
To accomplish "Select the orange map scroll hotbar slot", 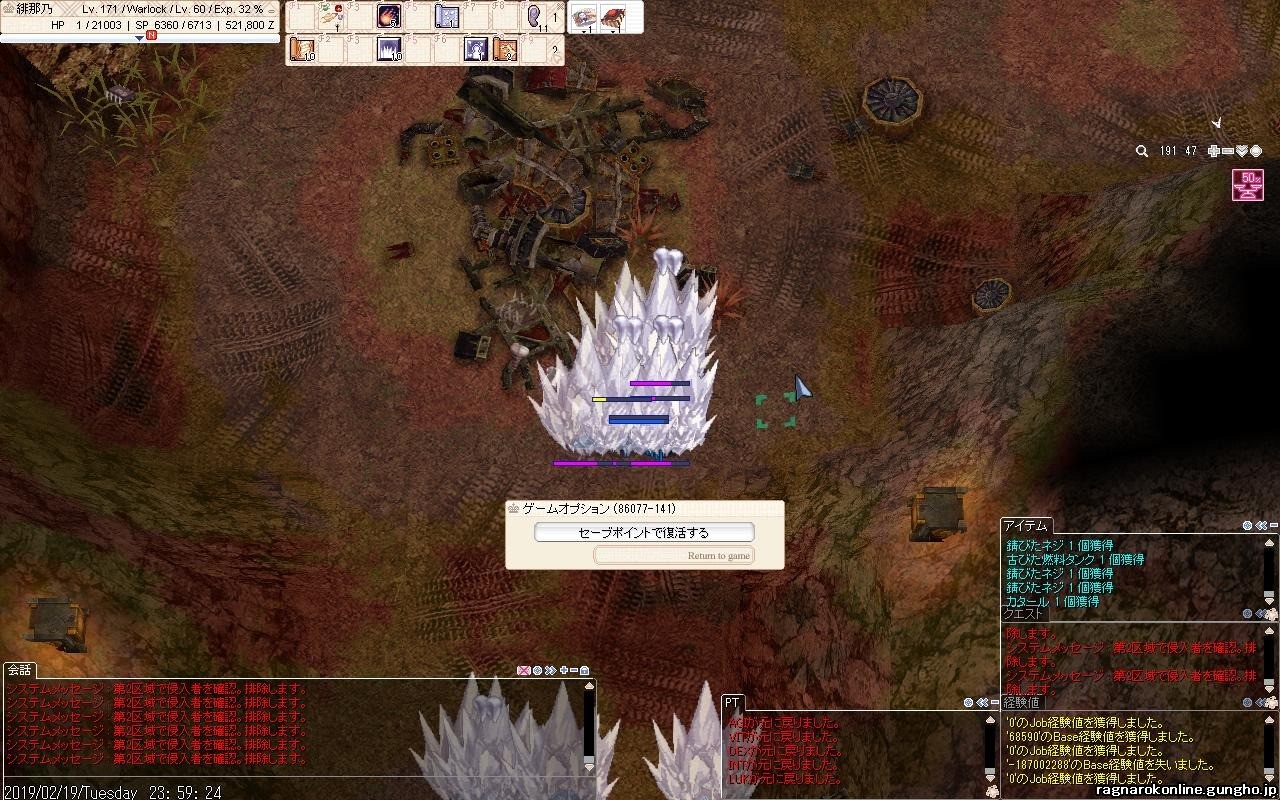I will click(x=505, y=49).
